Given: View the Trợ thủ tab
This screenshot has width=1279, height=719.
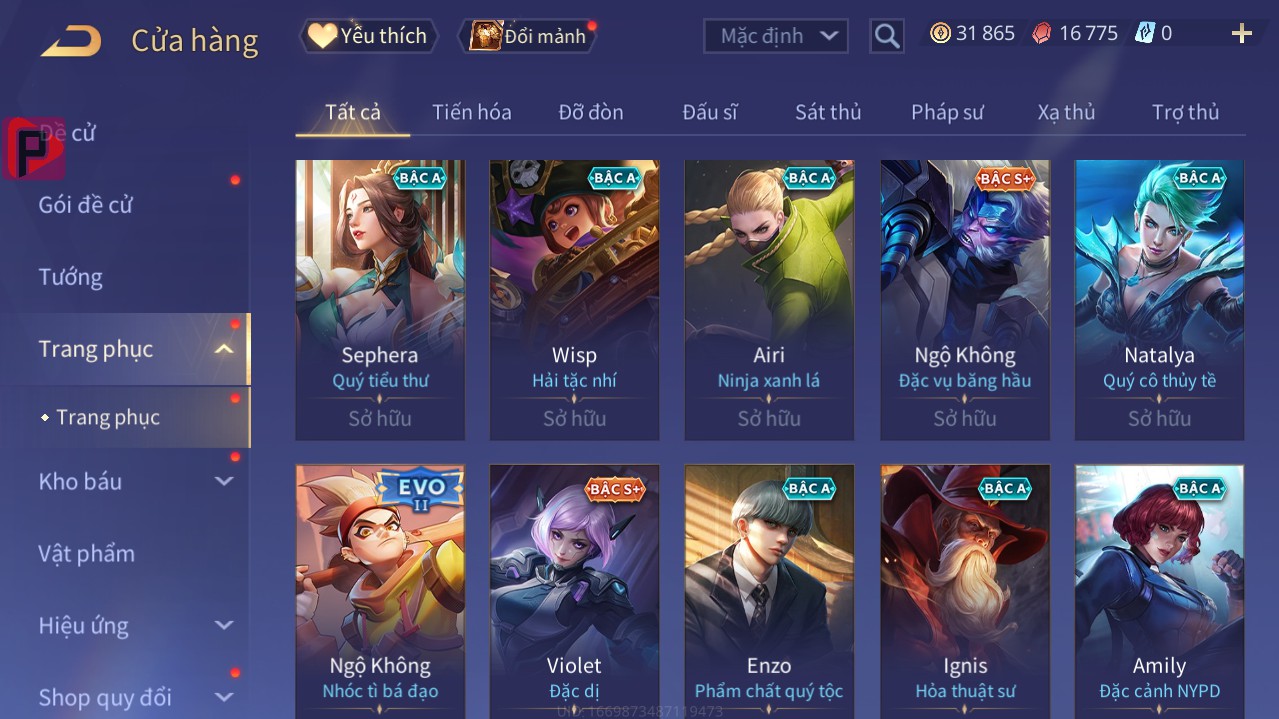Looking at the screenshot, I should pyautogui.click(x=1185, y=112).
